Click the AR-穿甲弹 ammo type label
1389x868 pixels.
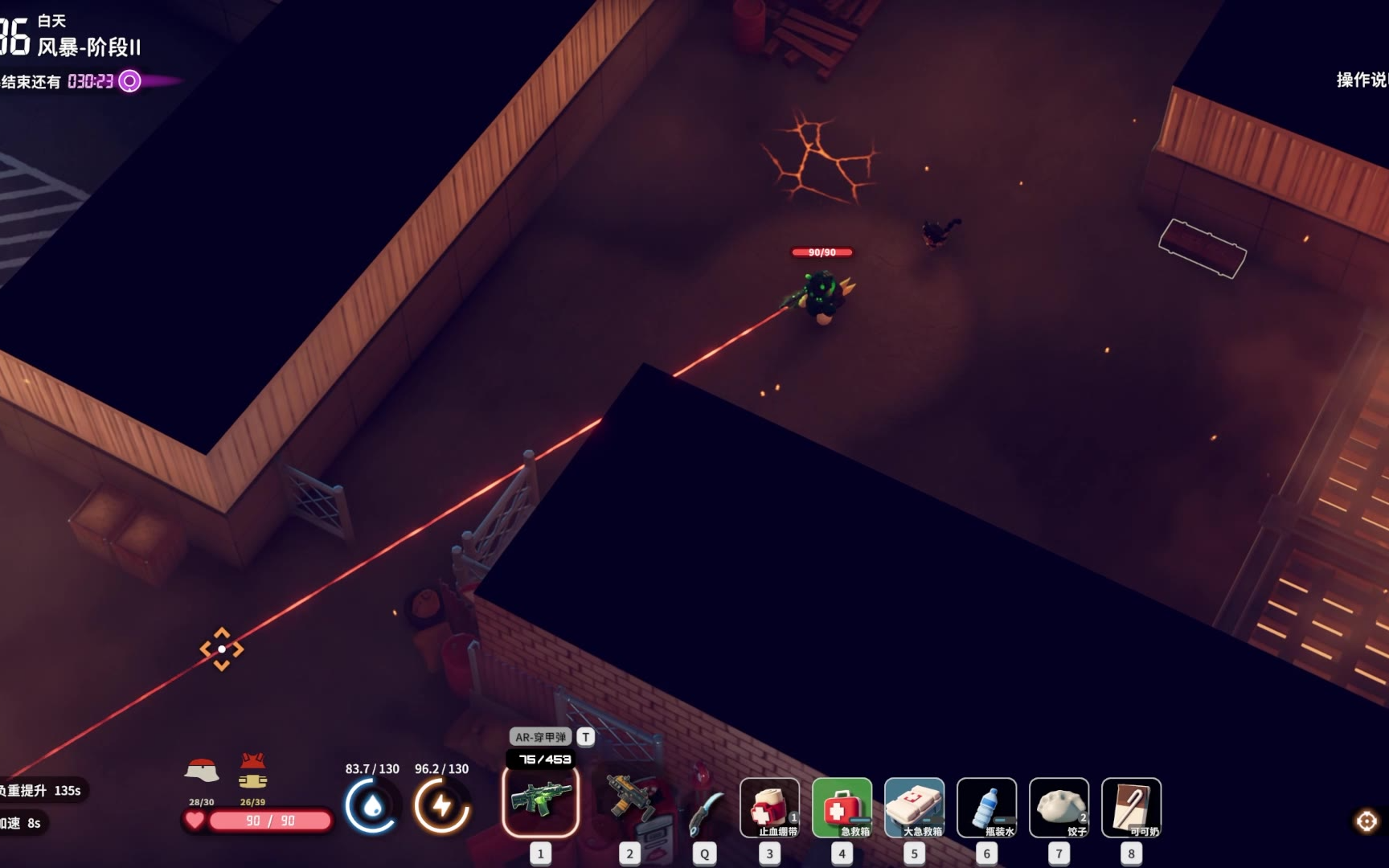pyautogui.click(x=540, y=737)
